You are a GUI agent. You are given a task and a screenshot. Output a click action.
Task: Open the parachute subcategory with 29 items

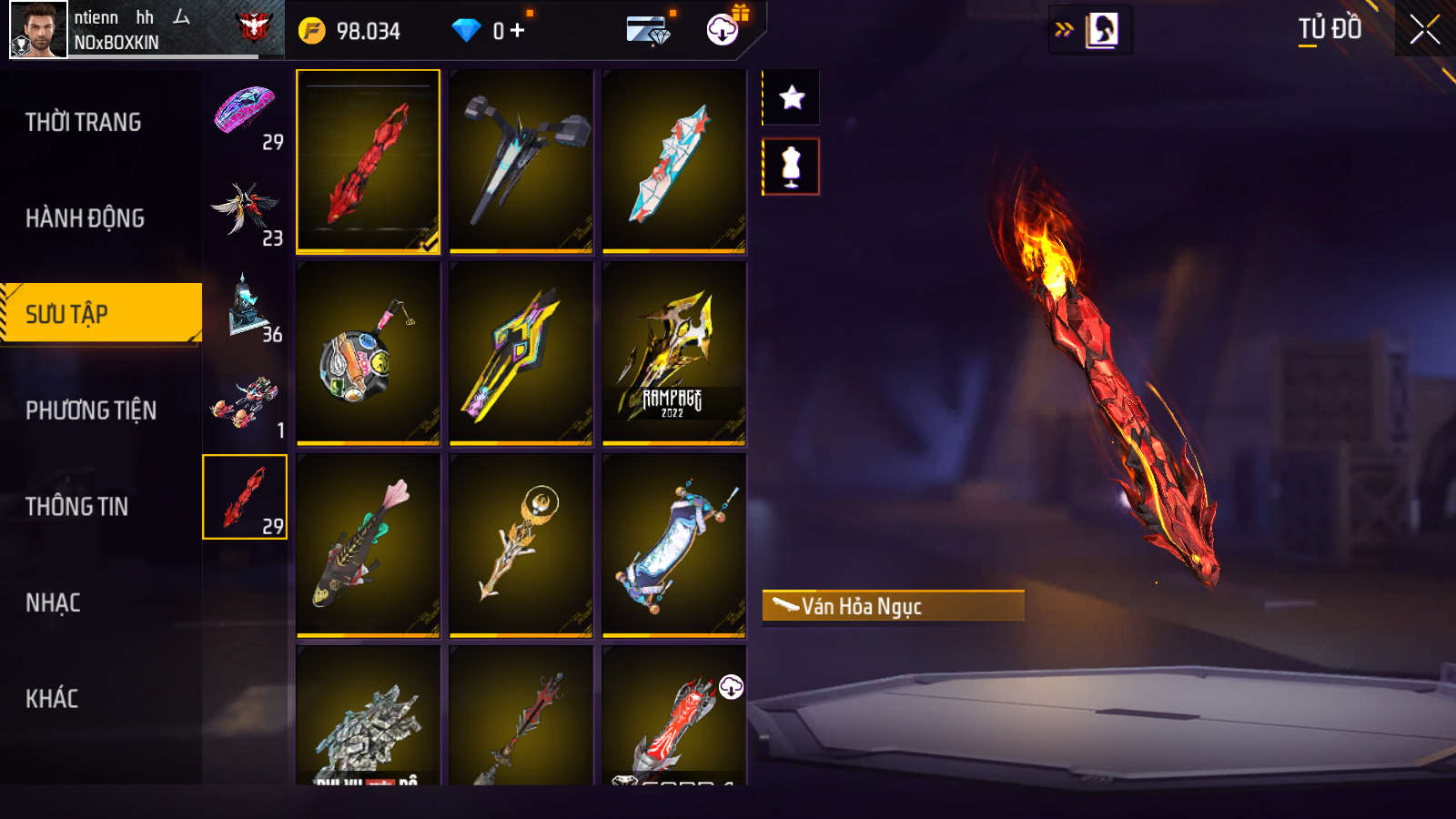tap(245, 114)
